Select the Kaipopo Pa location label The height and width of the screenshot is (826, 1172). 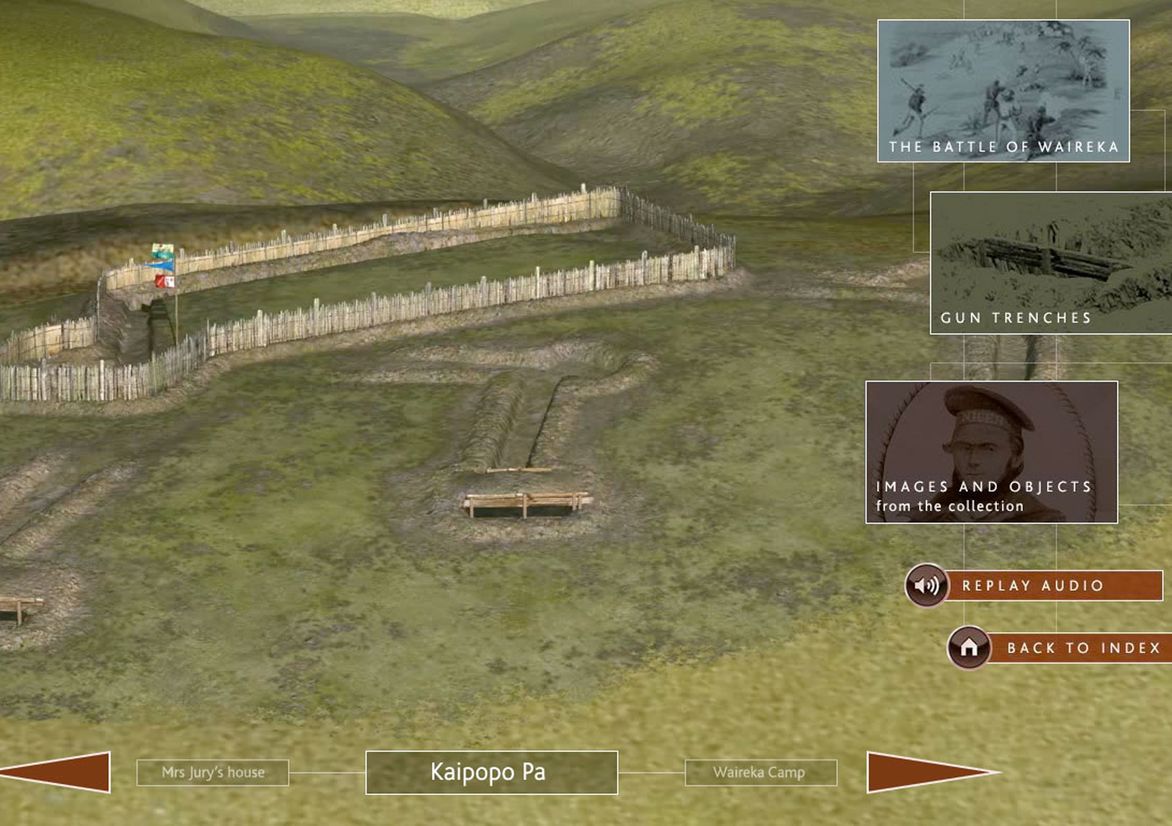pos(491,772)
